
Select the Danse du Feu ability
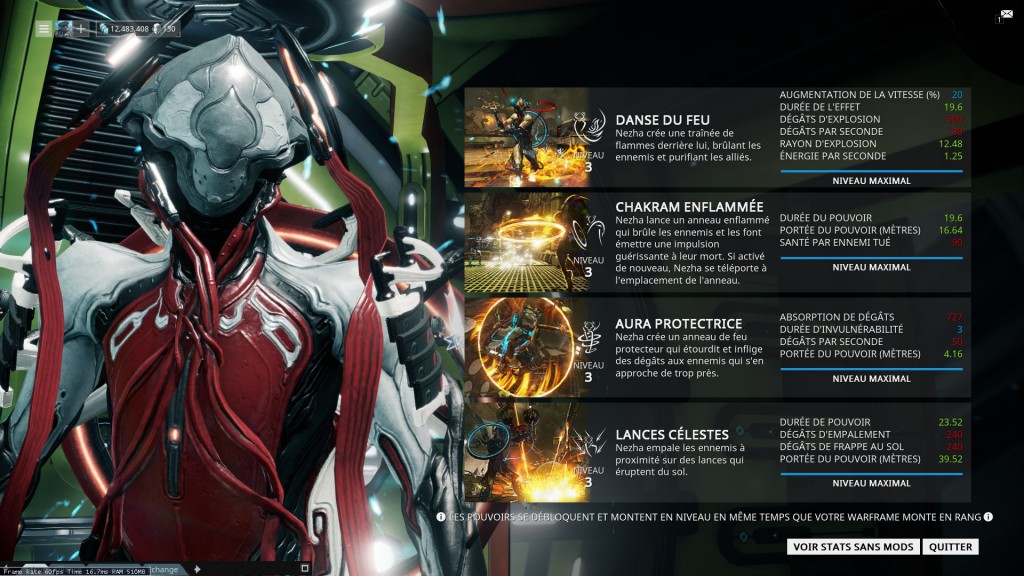click(x=662, y=120)
